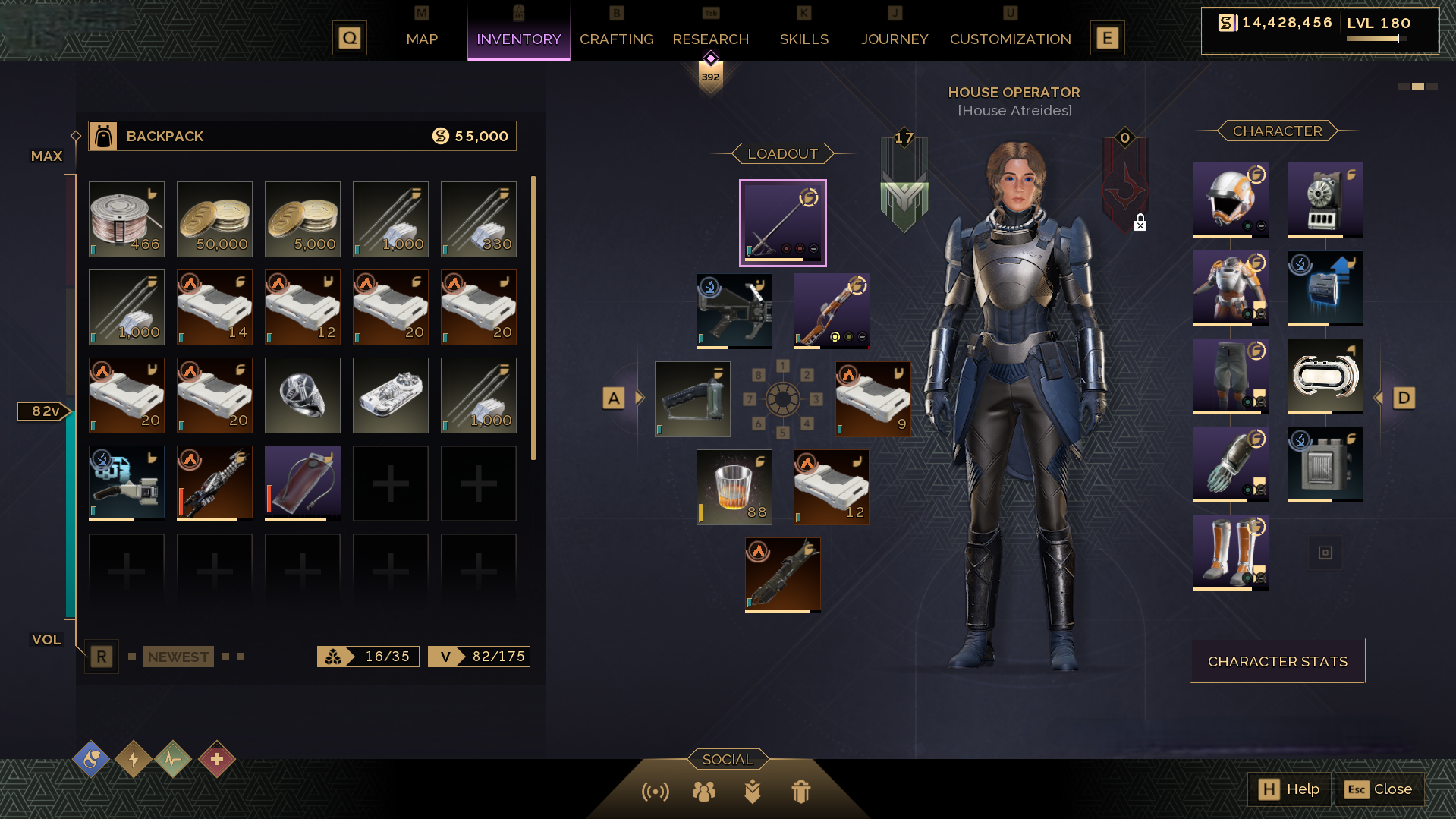Choose the silver ring item
The image size is (1456, 819).
click(303, 395)
